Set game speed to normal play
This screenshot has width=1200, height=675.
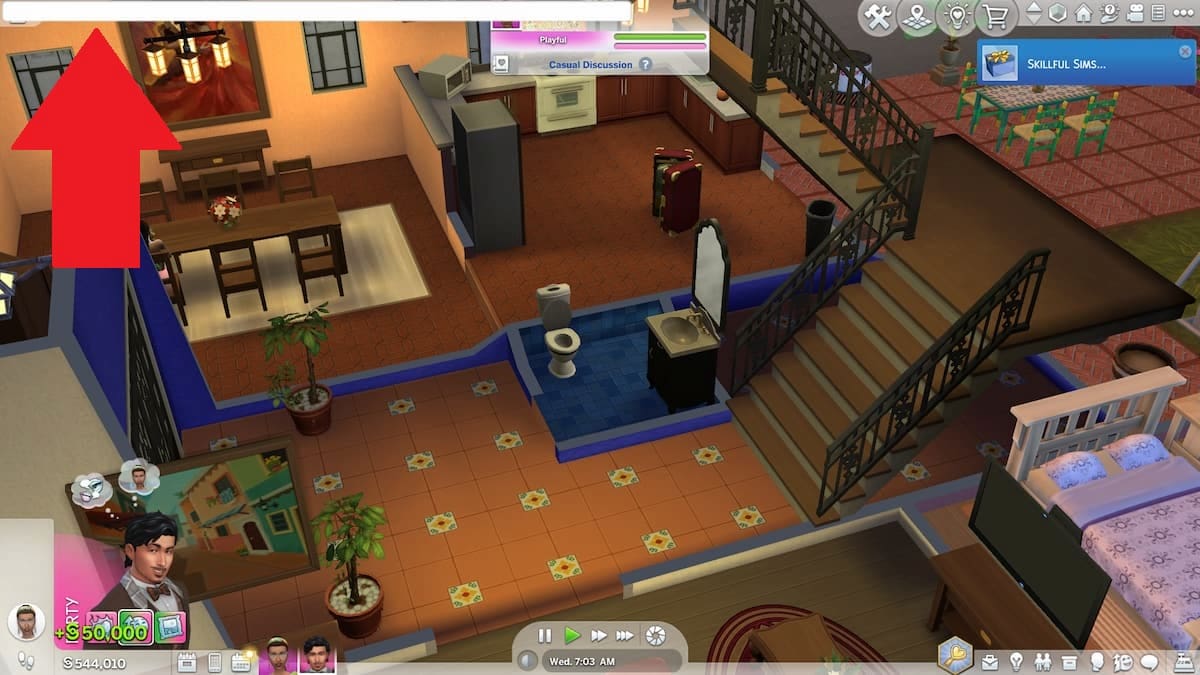pyautogui.click(x=572, y=635)
